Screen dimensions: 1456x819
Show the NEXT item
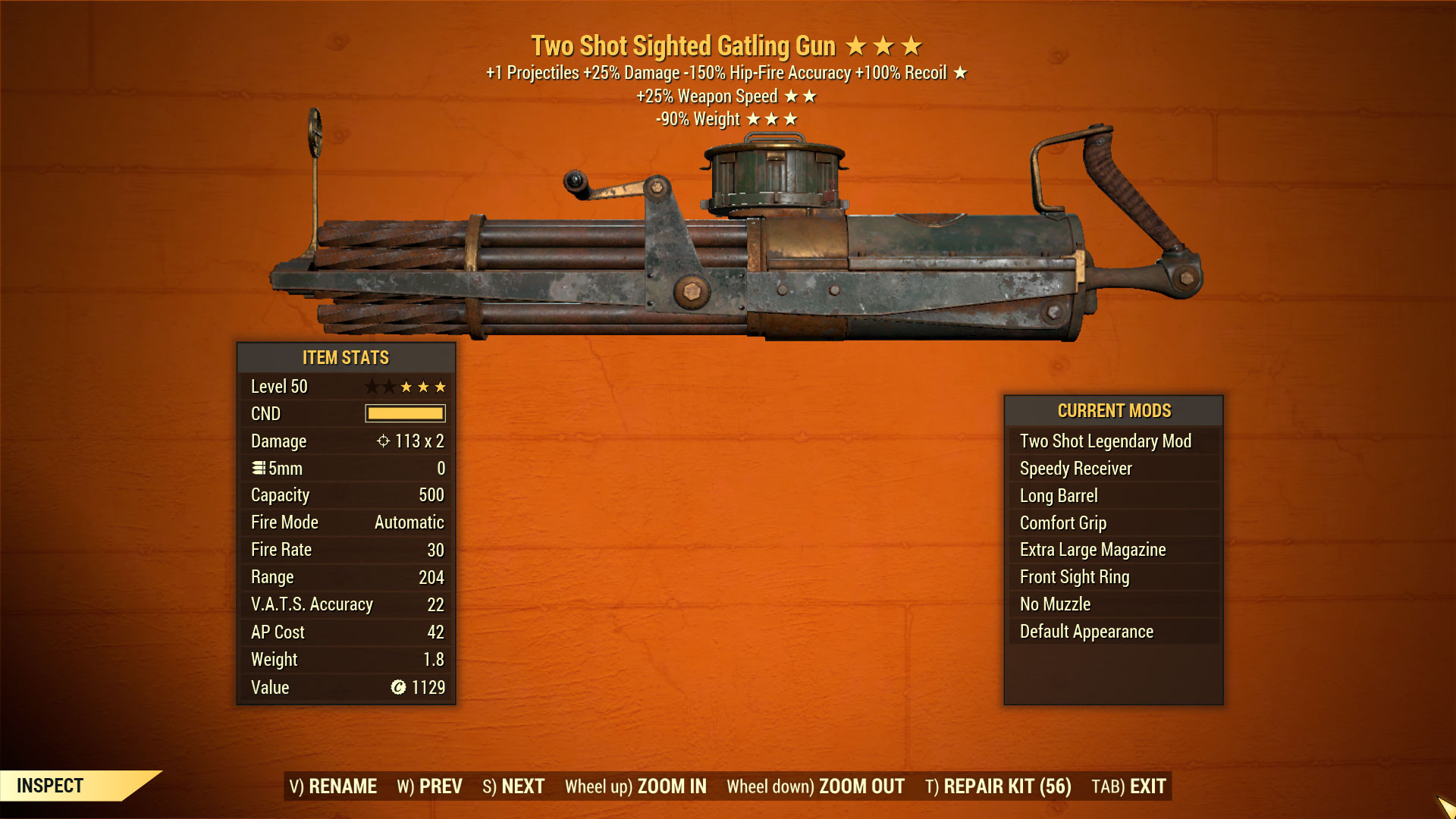513,786
